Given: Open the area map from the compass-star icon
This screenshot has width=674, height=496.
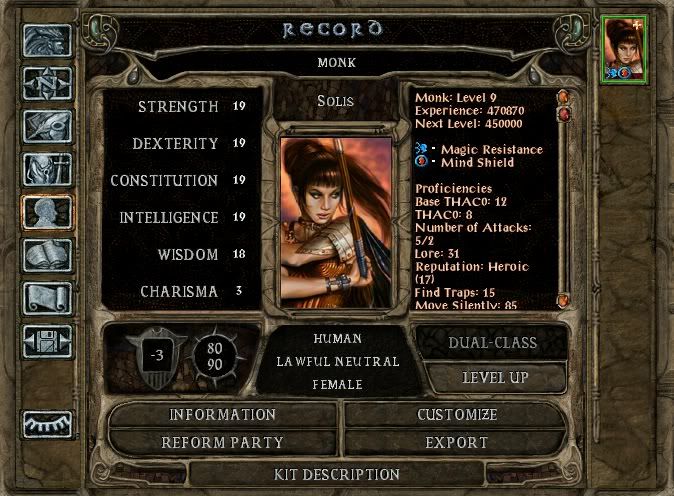Looking at the screenshot, I should (x=46, y=85).
